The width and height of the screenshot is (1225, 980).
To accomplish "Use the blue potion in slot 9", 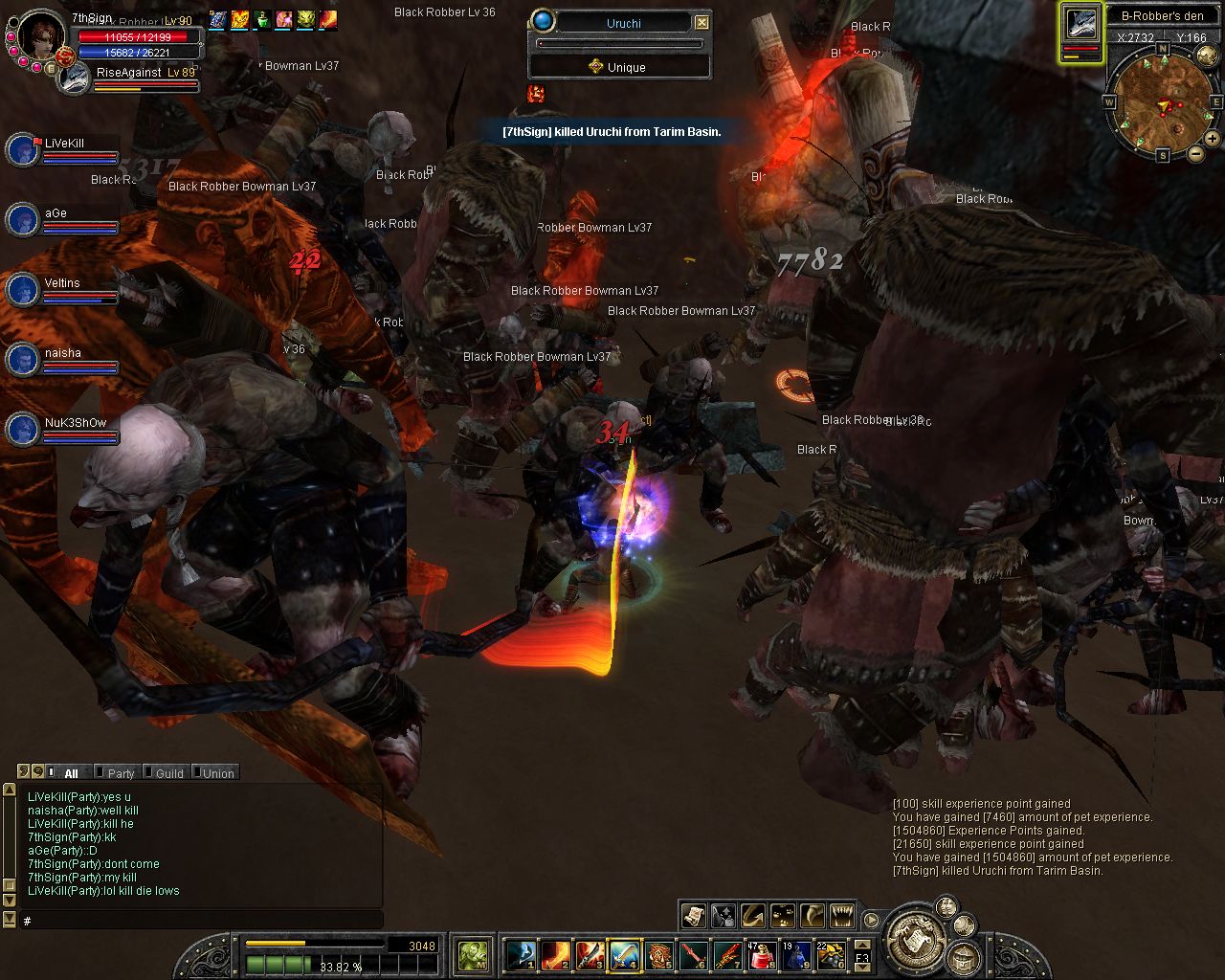I will pos(795,954).
